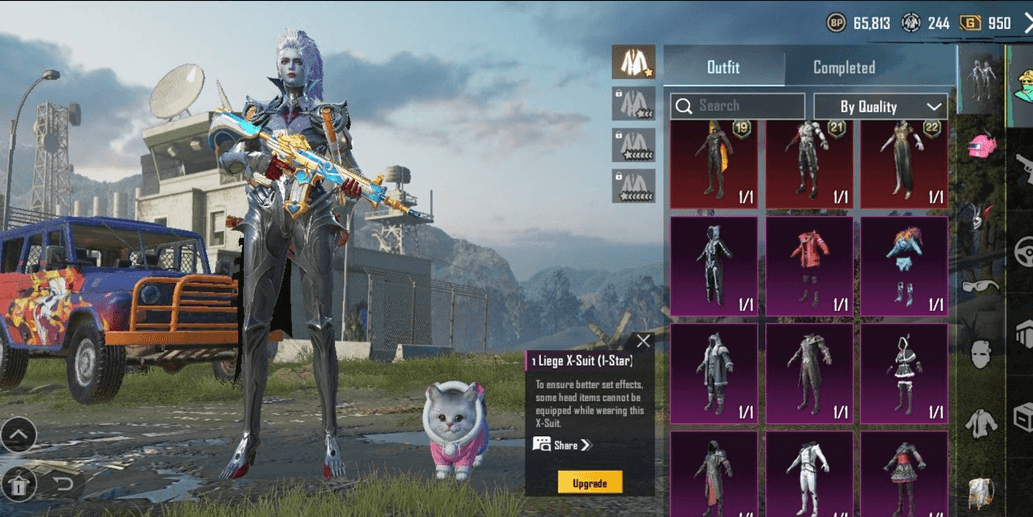
Task: Share the X-Suit outfit
Action: click(x=563, y=445)
